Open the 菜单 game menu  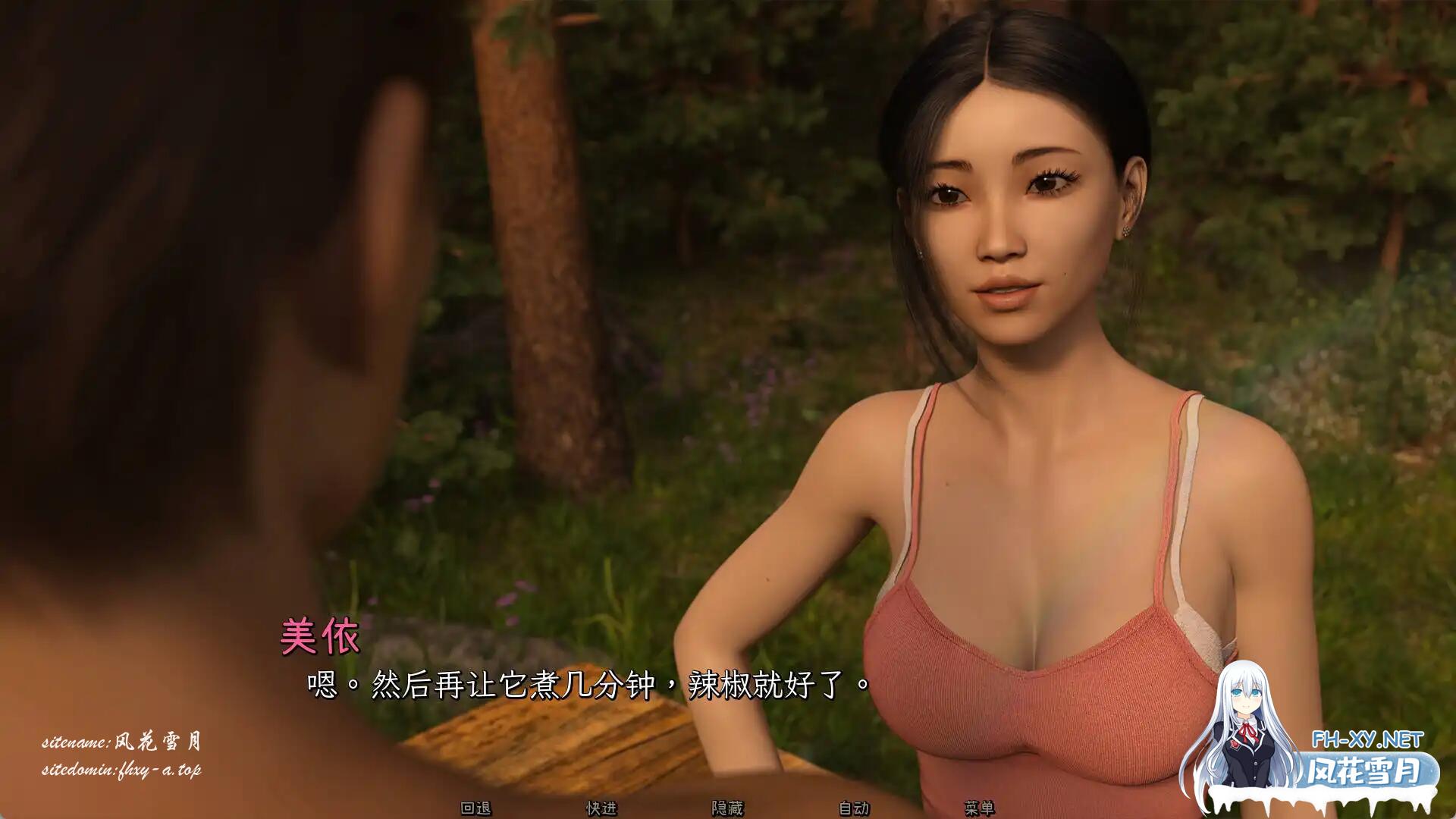[x=979, y=808]
